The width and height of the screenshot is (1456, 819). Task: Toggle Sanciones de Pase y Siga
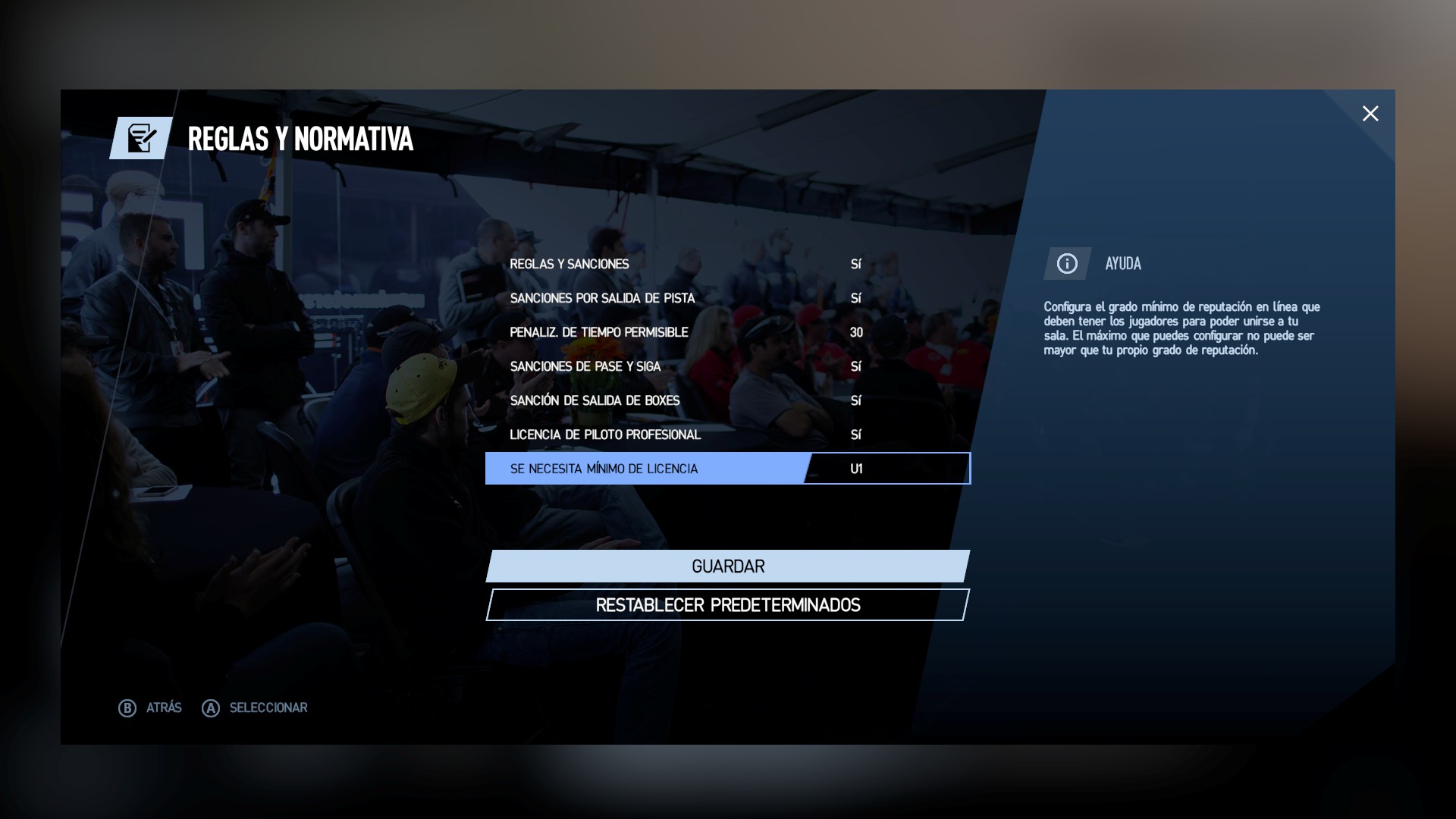coord(727,366)
